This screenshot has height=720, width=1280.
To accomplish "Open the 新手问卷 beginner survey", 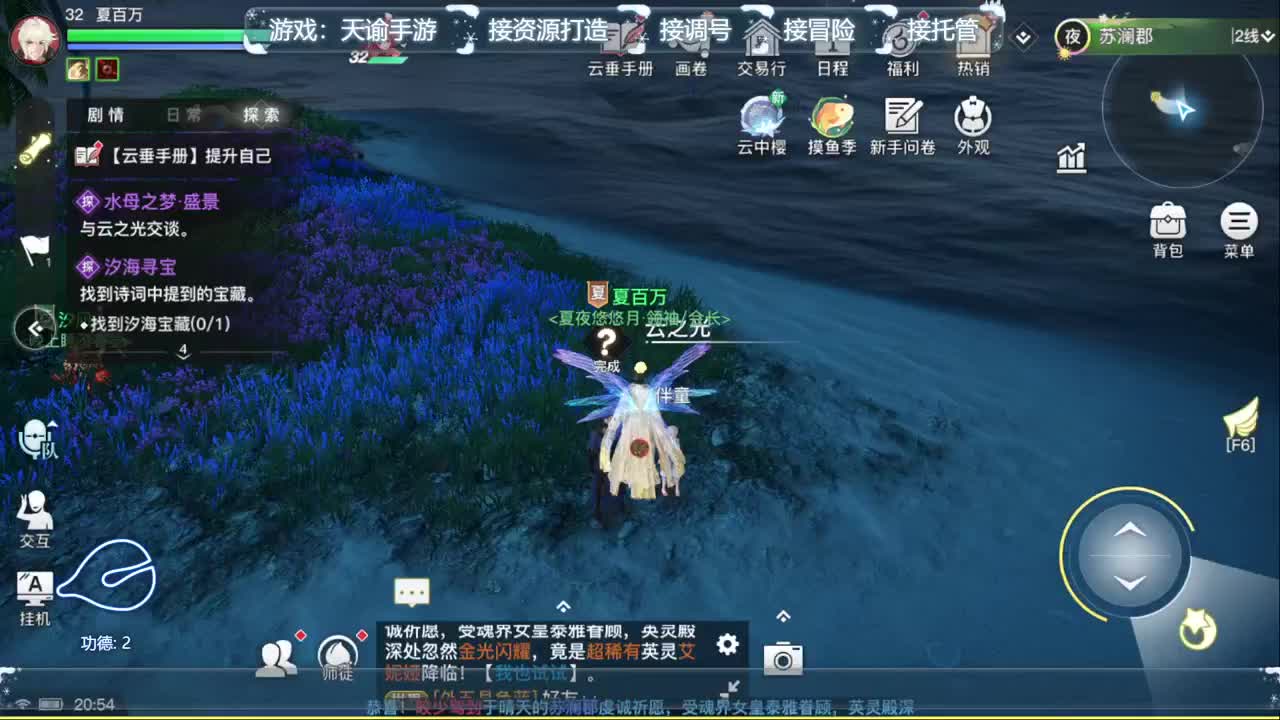I will [x=903, y=122].
